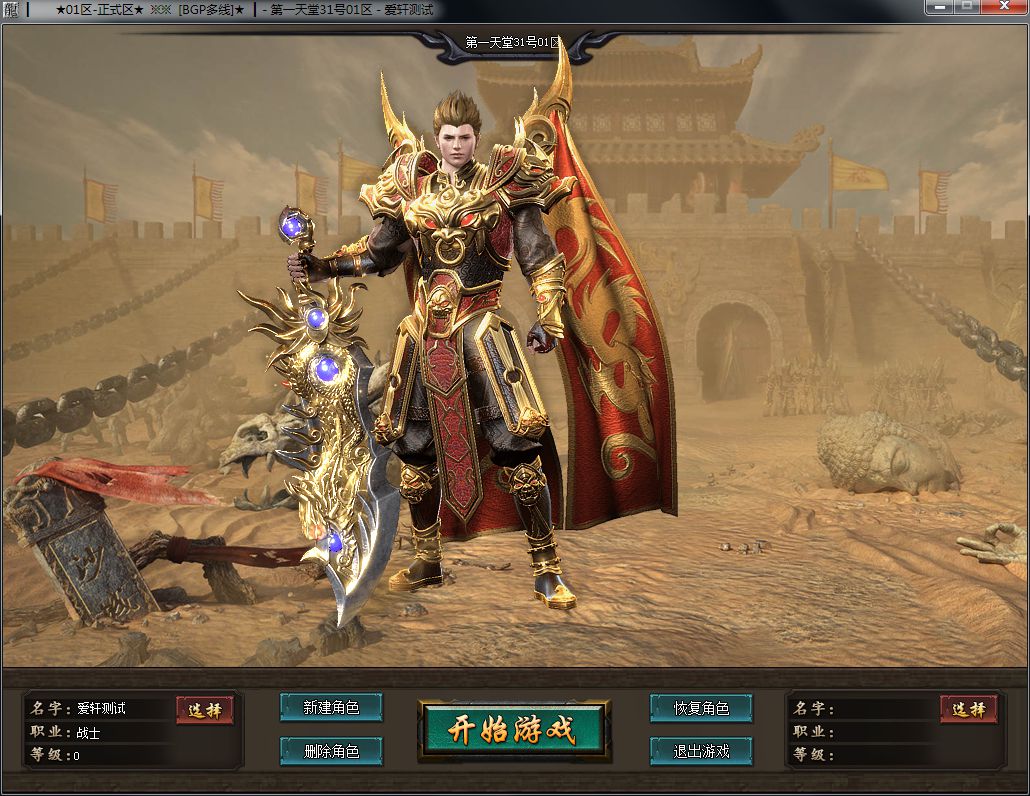Viewport: 1030px width, 796px height.
Task: Click 选择 for the empty character slot
Action: click(968, 709)
